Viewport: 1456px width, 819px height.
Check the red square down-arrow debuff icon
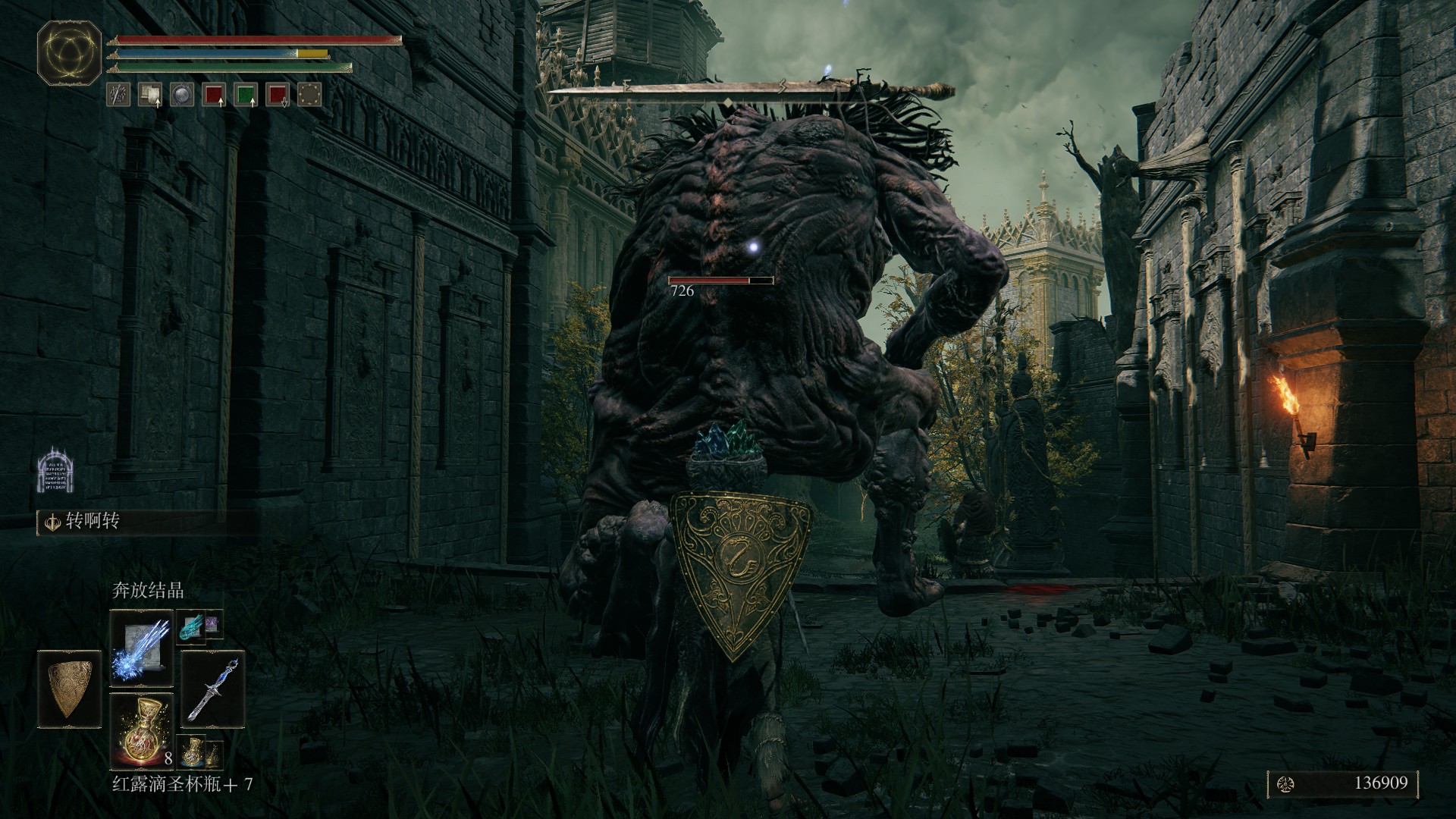[278, 94]
